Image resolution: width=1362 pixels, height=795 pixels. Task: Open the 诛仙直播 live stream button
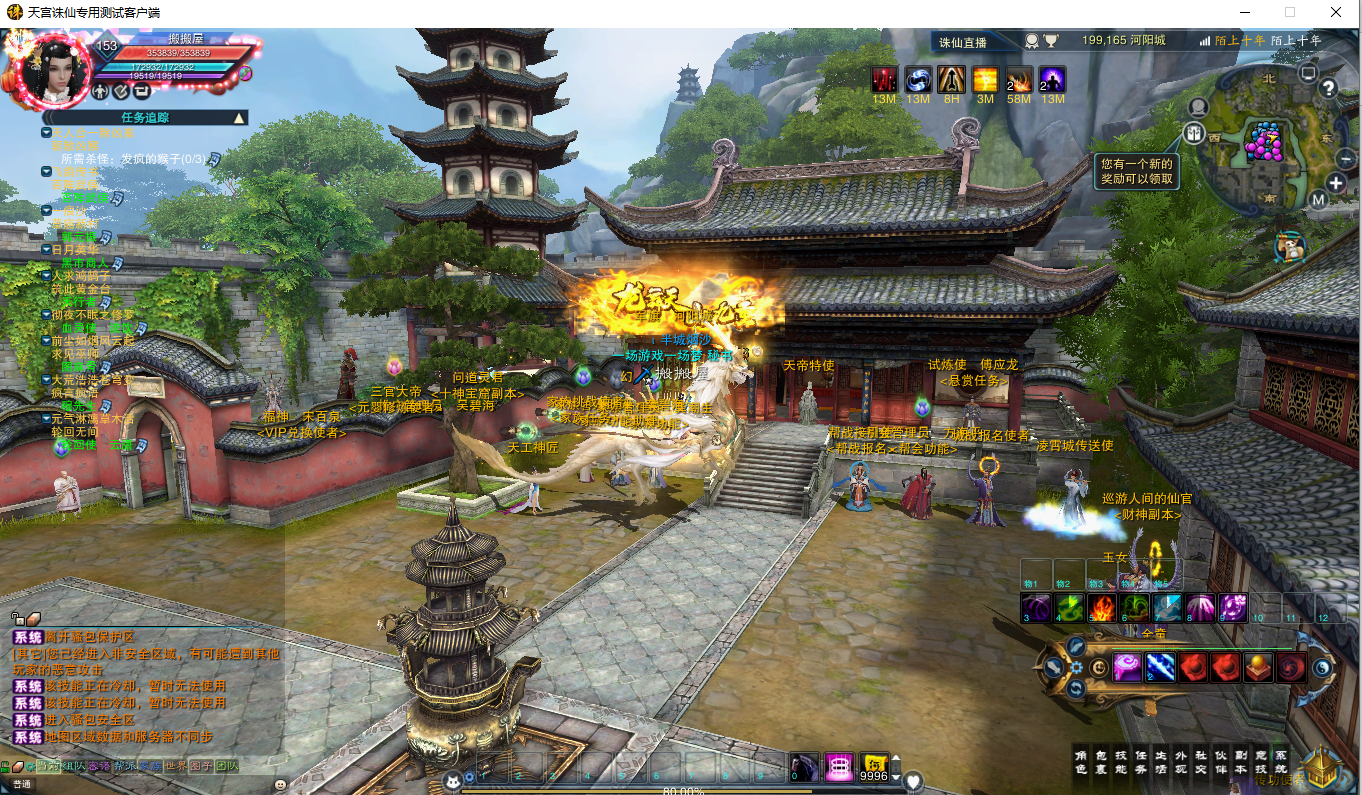(x=963, y=42)
